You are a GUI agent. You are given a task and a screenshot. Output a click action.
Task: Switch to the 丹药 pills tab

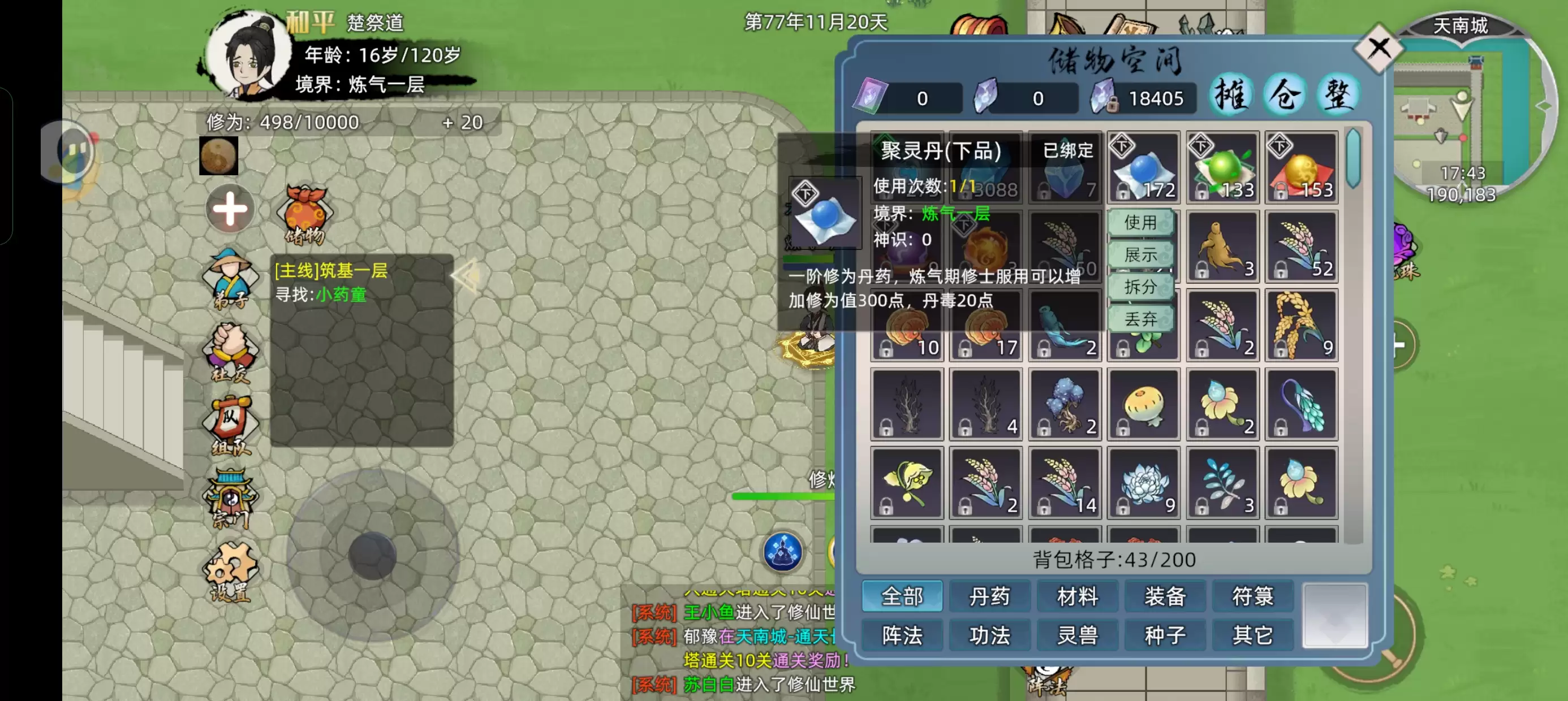point(990,597)
